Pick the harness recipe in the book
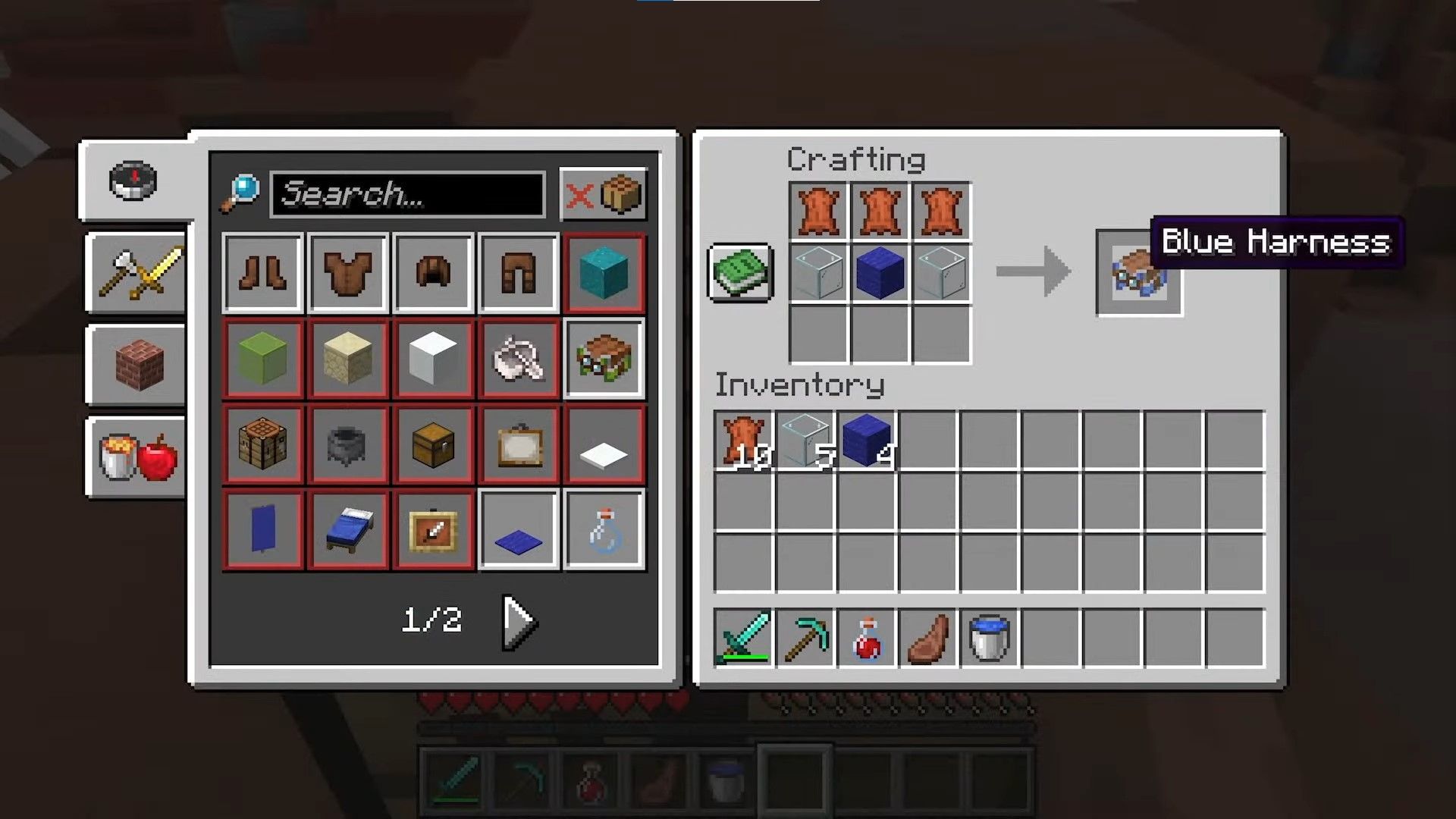The width and height of the screenshot is (1456, 819). (604, 359)
